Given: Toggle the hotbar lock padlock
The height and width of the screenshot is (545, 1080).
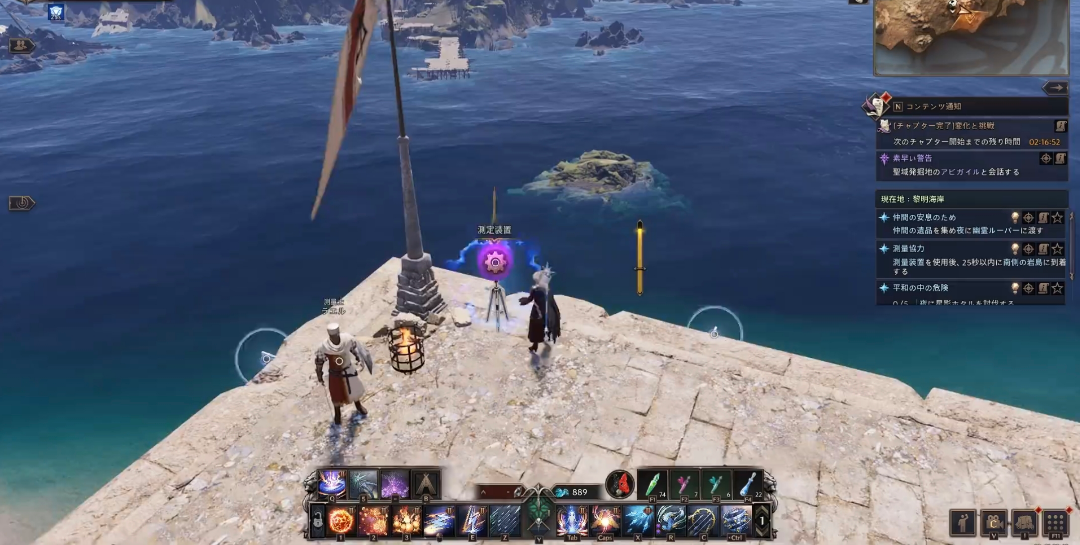Looking at the screenshot, I should (x=317, y=521).
